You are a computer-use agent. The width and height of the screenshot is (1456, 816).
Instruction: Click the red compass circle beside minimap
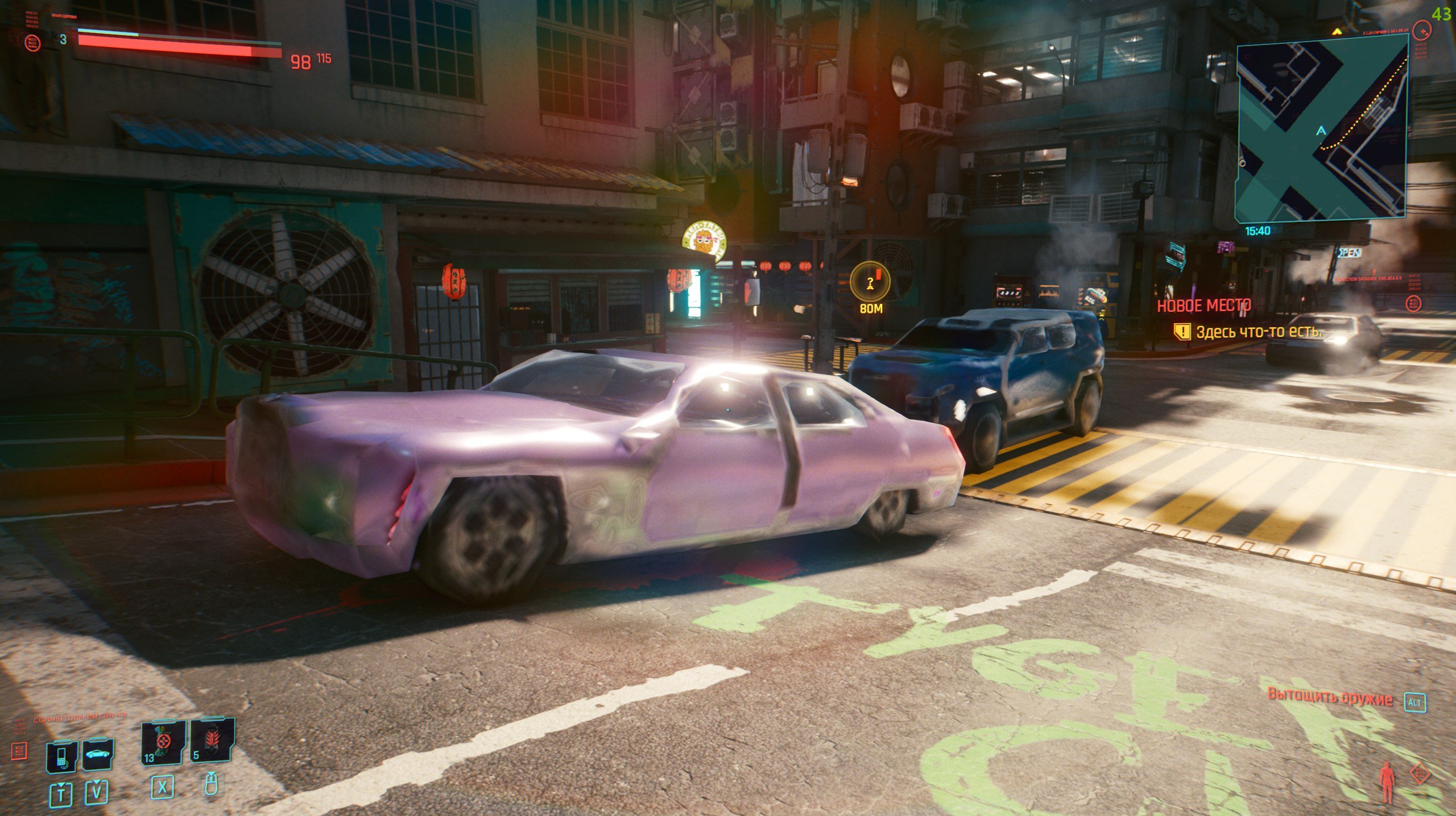point(1422,30)
